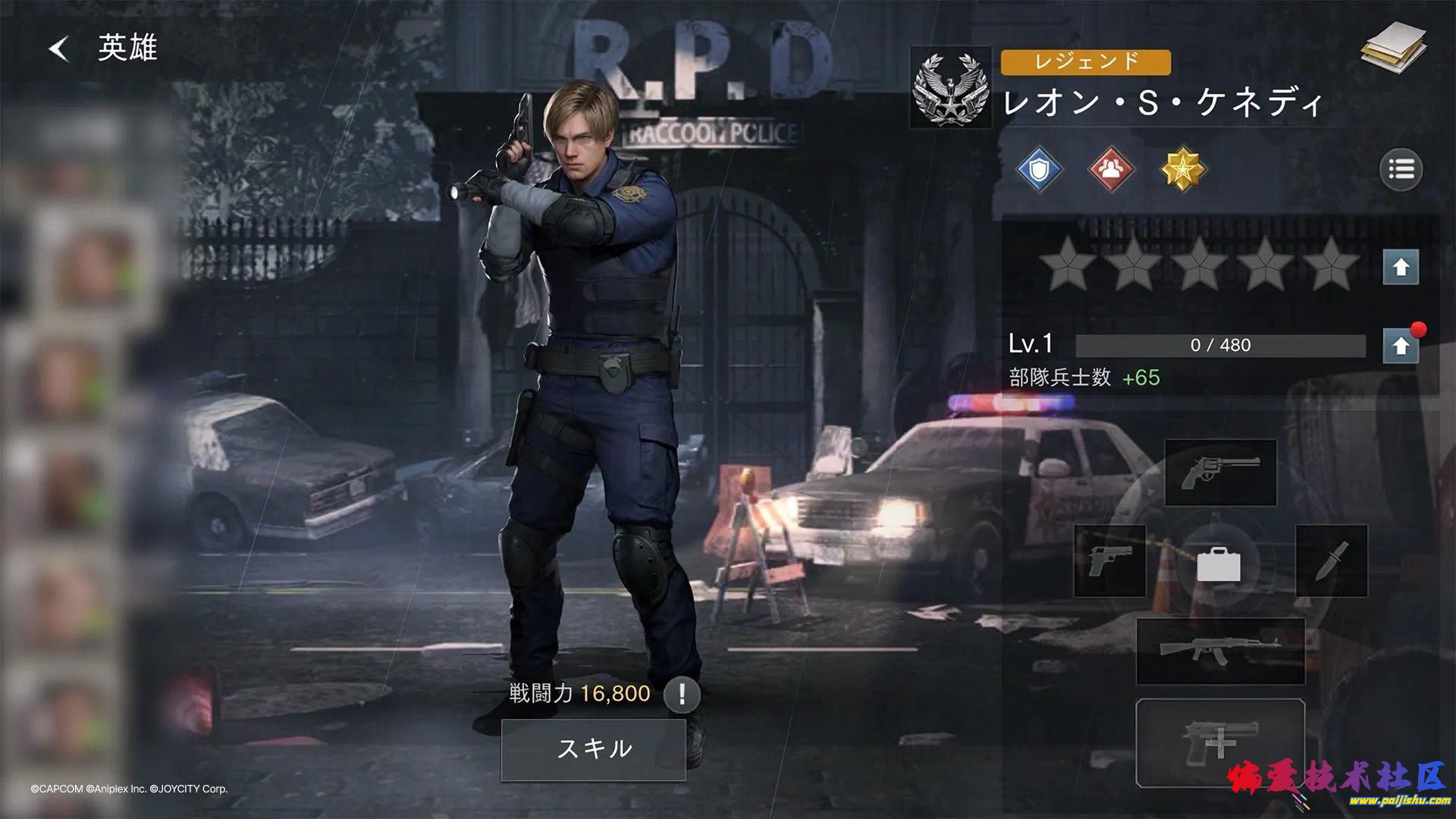Tap the レジェンド rarity badge
Image resolution: width=1456 pixels, height=819 pixels.
(x=1085, y=62)
